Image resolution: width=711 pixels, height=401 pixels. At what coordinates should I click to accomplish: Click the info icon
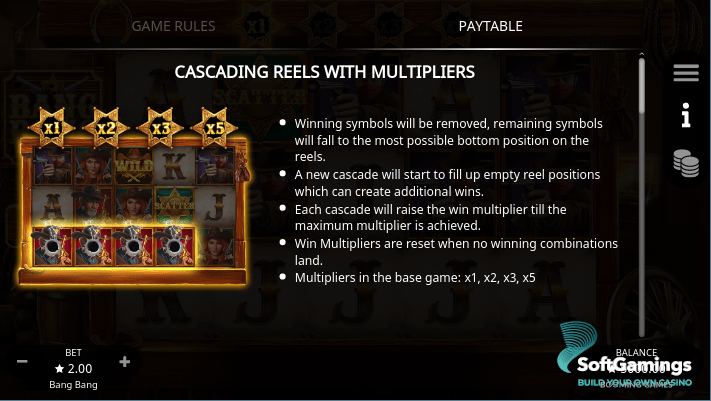click(685, 117)
